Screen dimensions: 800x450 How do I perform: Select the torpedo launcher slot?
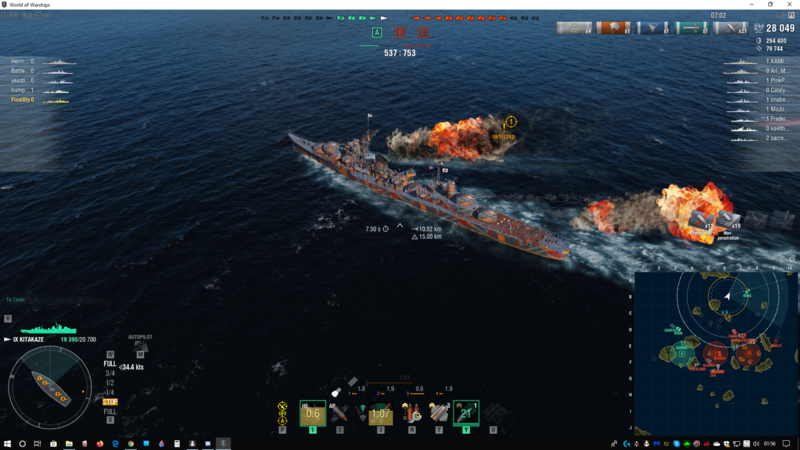[381, 412]
